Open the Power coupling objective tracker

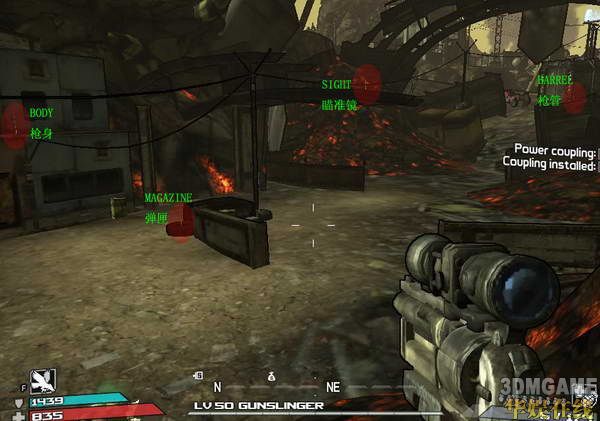click(x=555, y=152)
